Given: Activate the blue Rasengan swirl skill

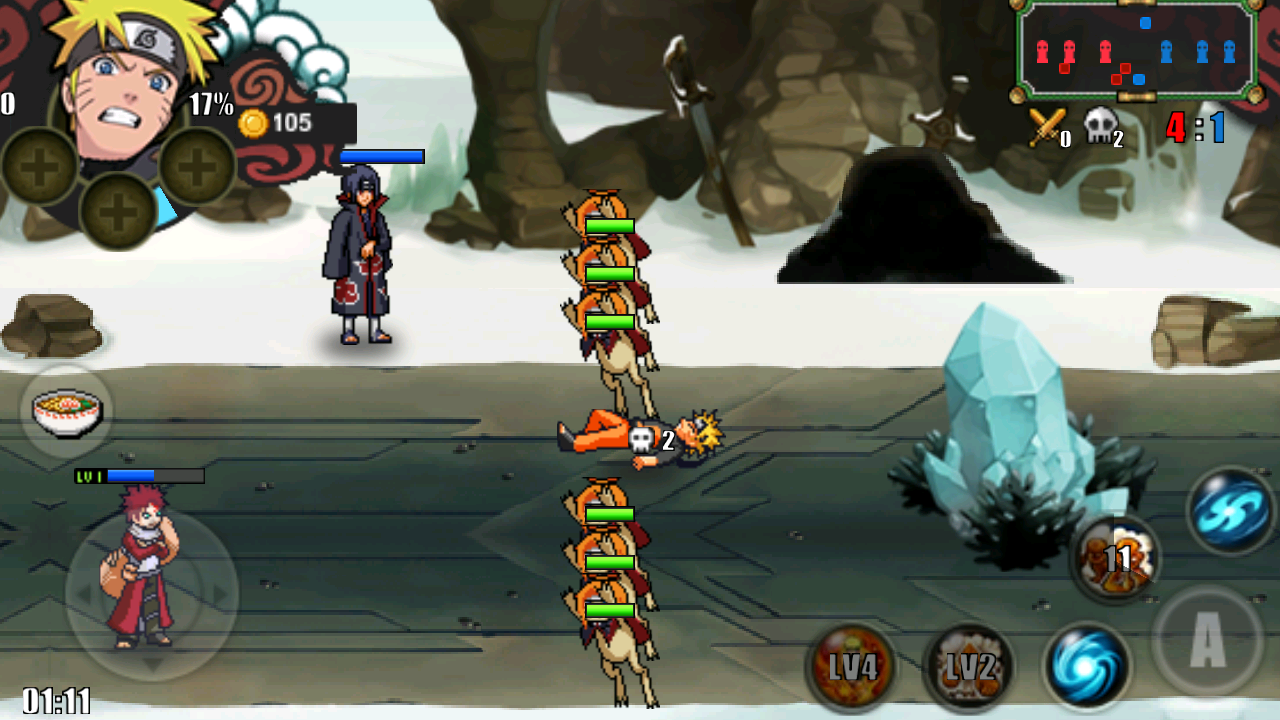Looking at the screenshot, I should [x=1087, y=666].
